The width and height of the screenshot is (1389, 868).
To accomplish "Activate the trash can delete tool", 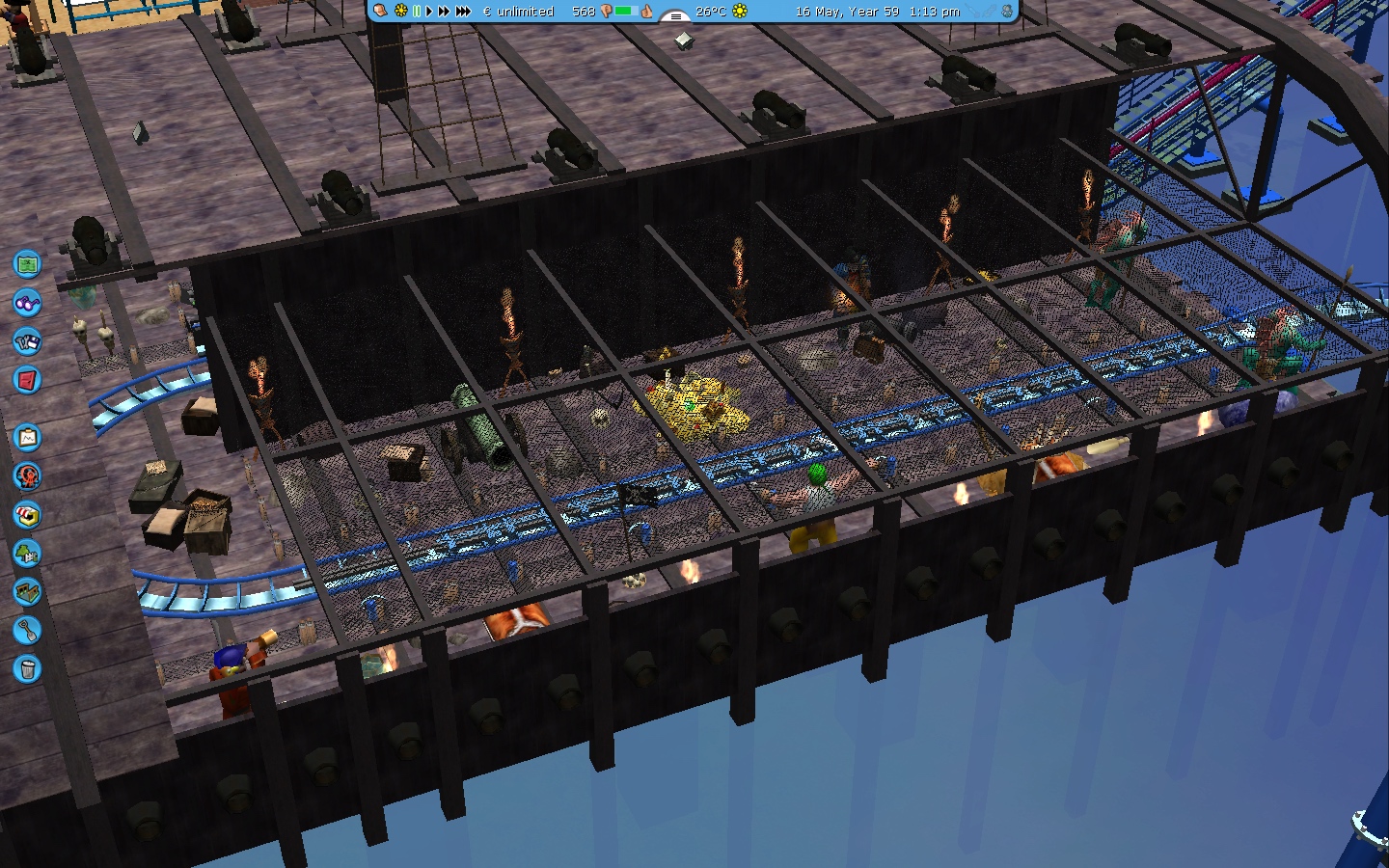I will click(27, 668).
